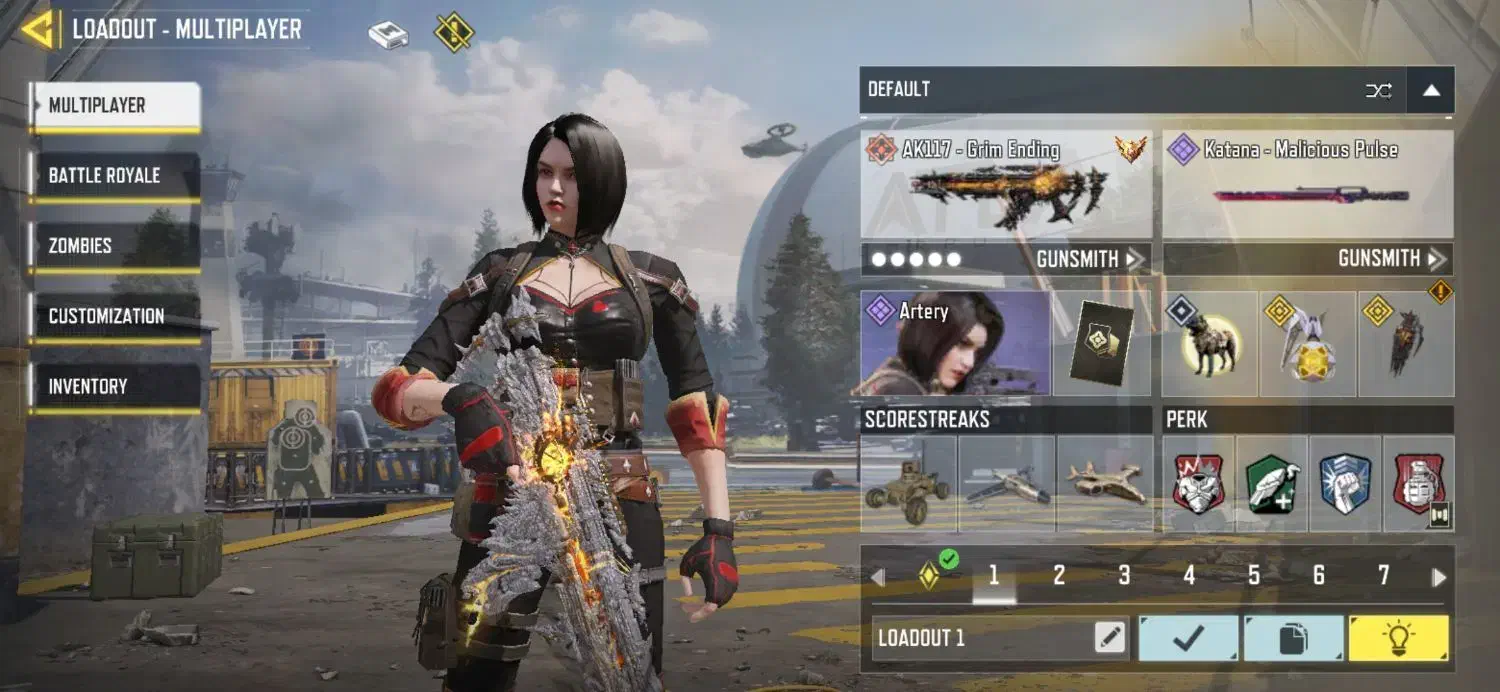Image resolution: width=1500 pixels, height=692 pixels.
Task: Change the blue fist perk
Action: coord(1345,484)
